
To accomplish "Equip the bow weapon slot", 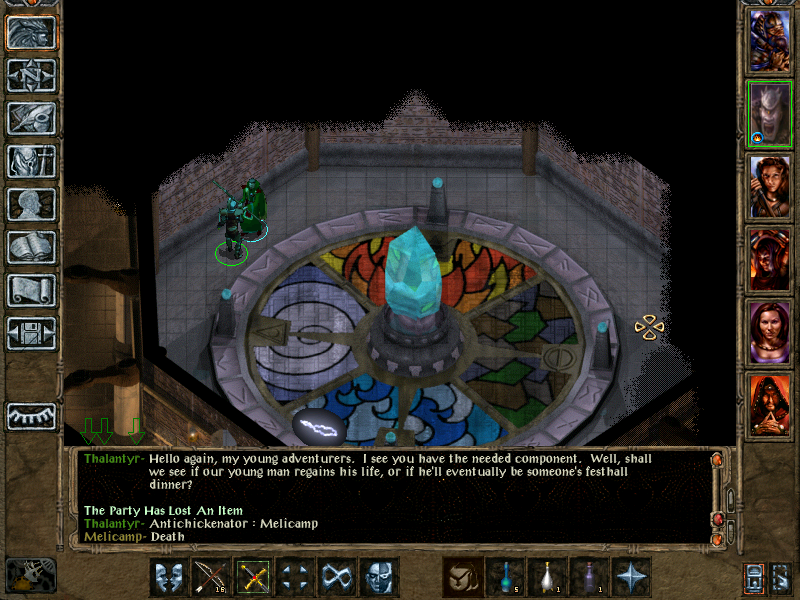I will [211, 577].
